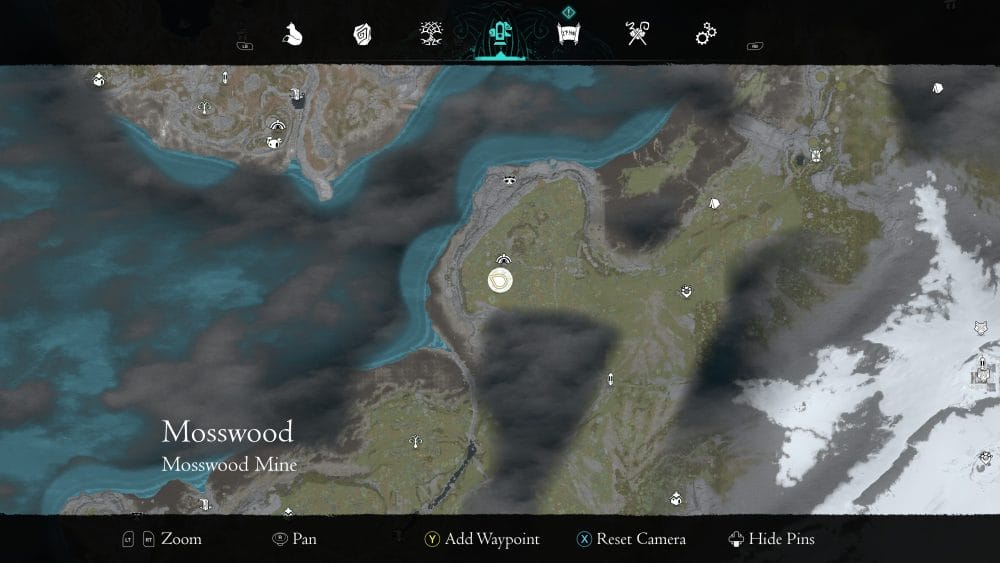Toggle Hide Pins on the map

pyautogui.click(x=772, y=539)
